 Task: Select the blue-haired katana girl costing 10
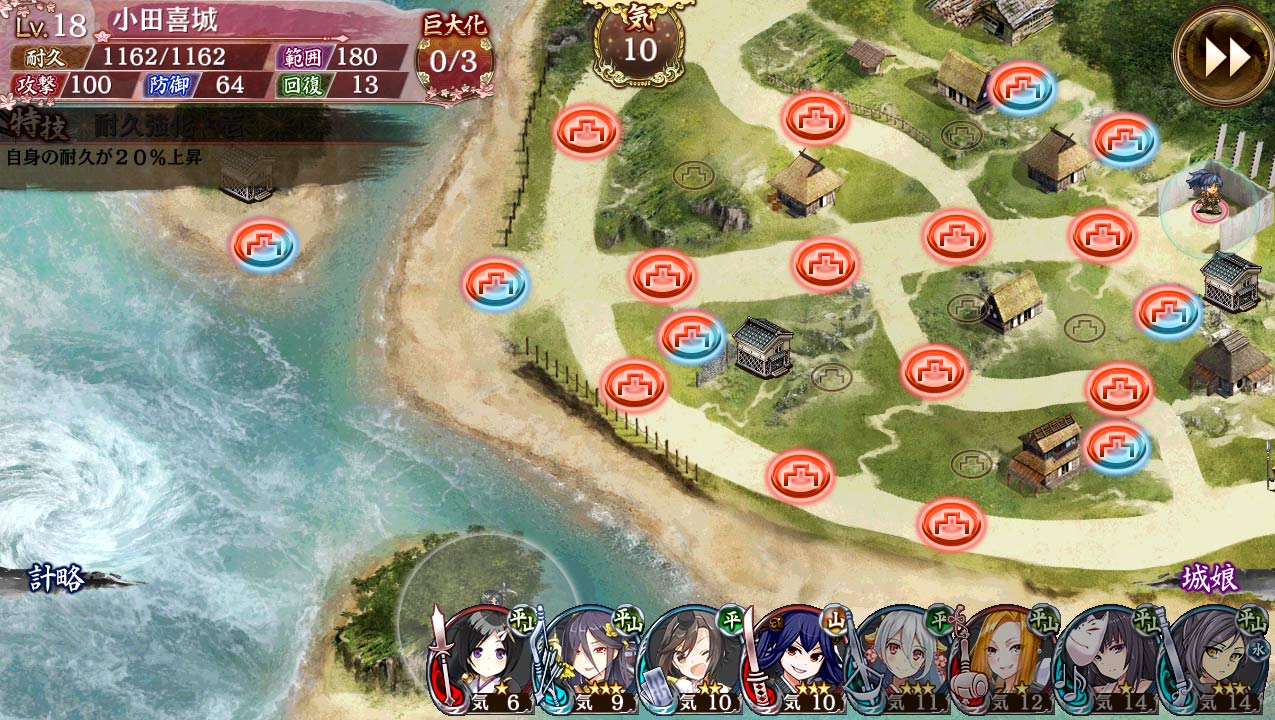[x=798, y=662]
